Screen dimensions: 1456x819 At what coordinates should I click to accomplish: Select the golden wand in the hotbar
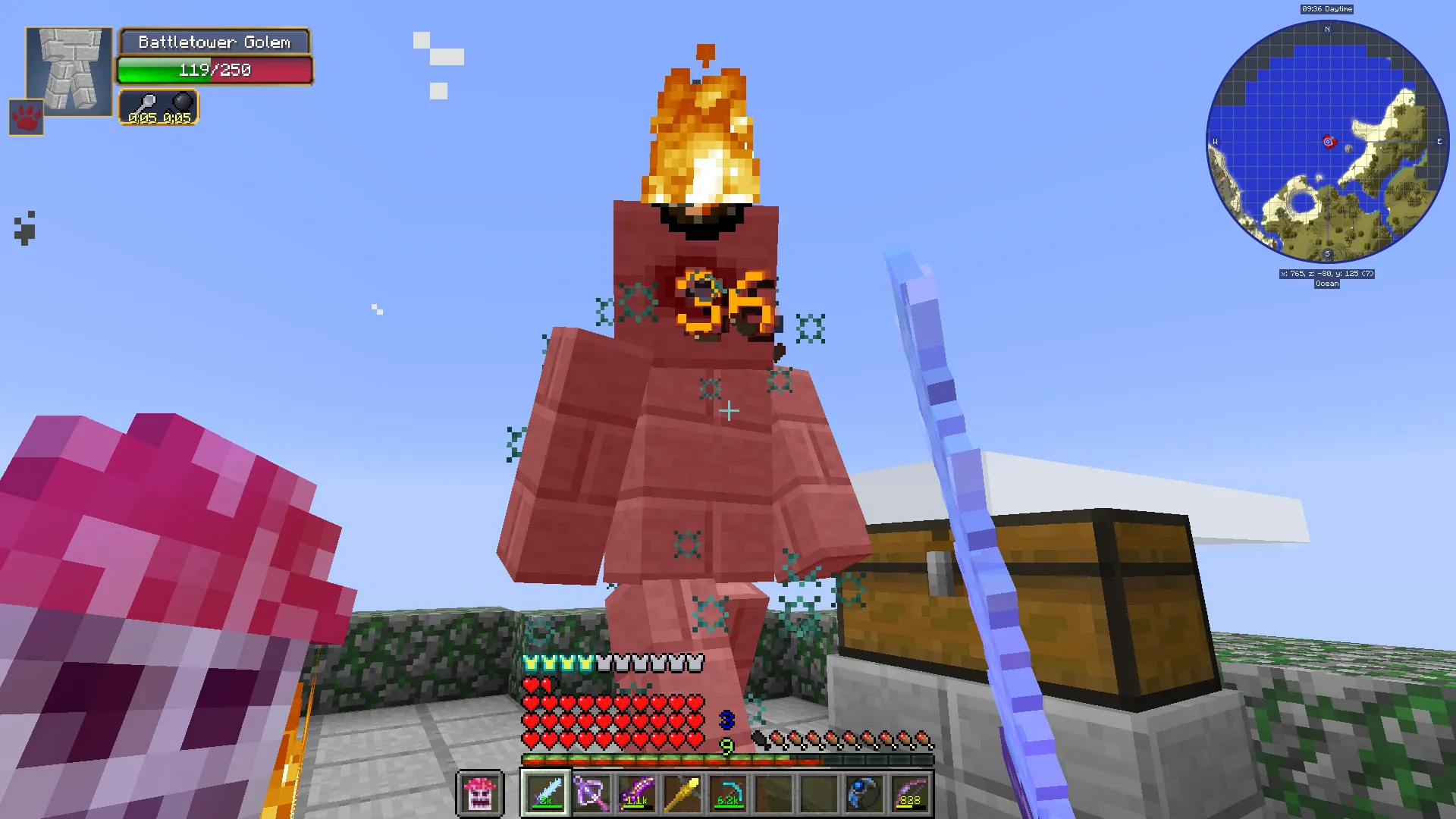(683, 792)
